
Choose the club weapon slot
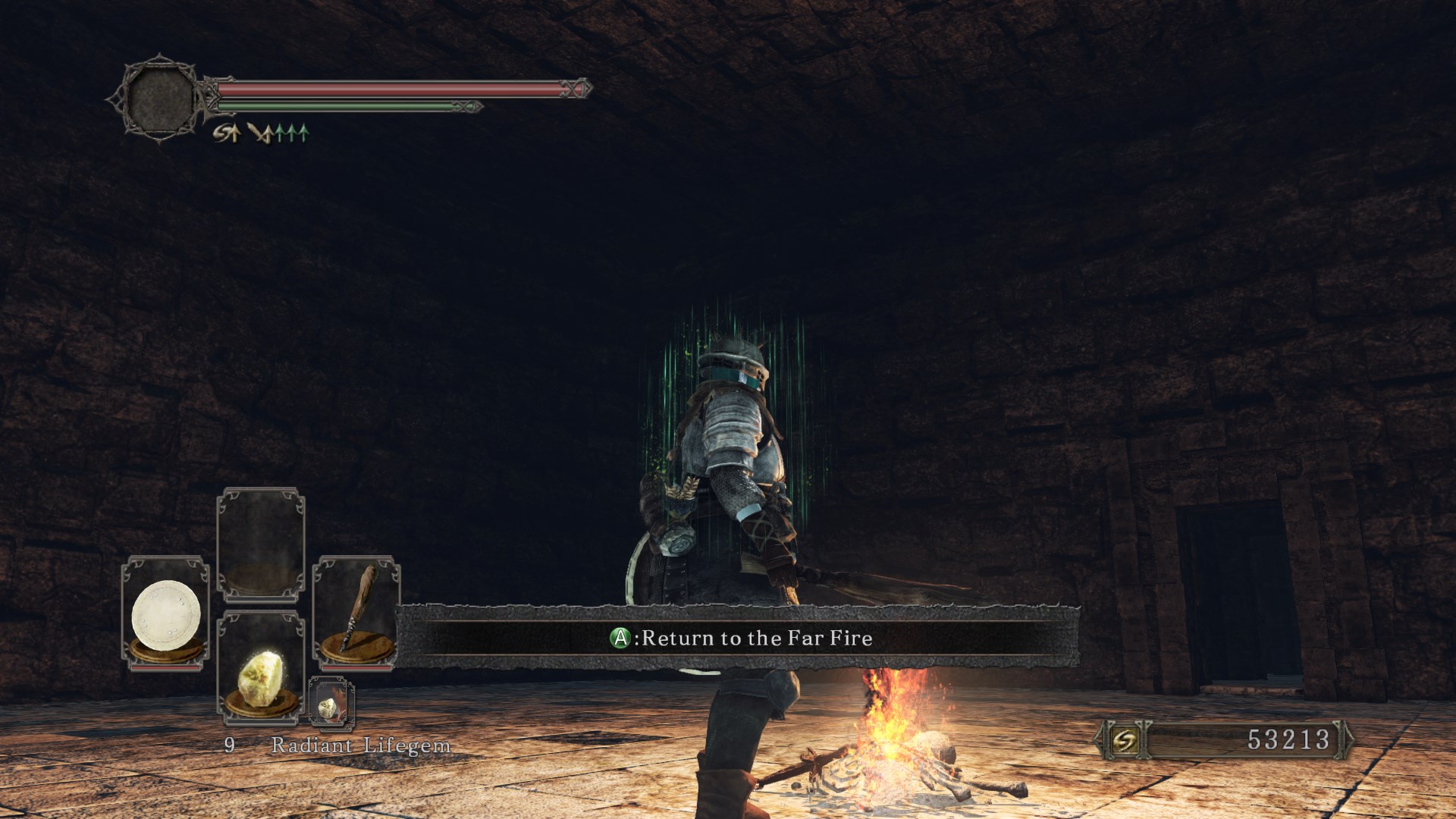click(x=356, y=613)
